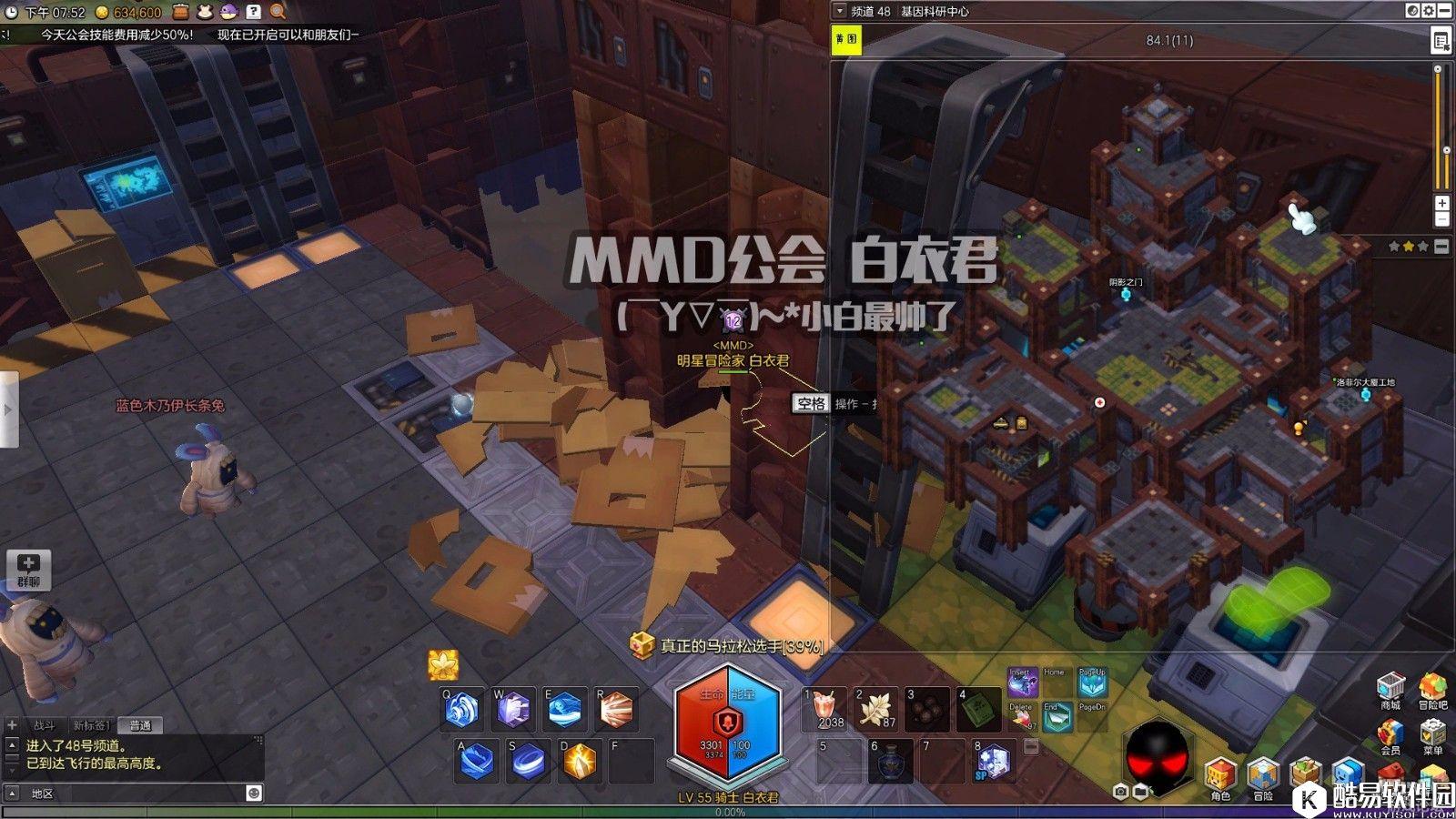
Task: Open the 冒险 adventure globe icon
Action: tap(1262, 775)
